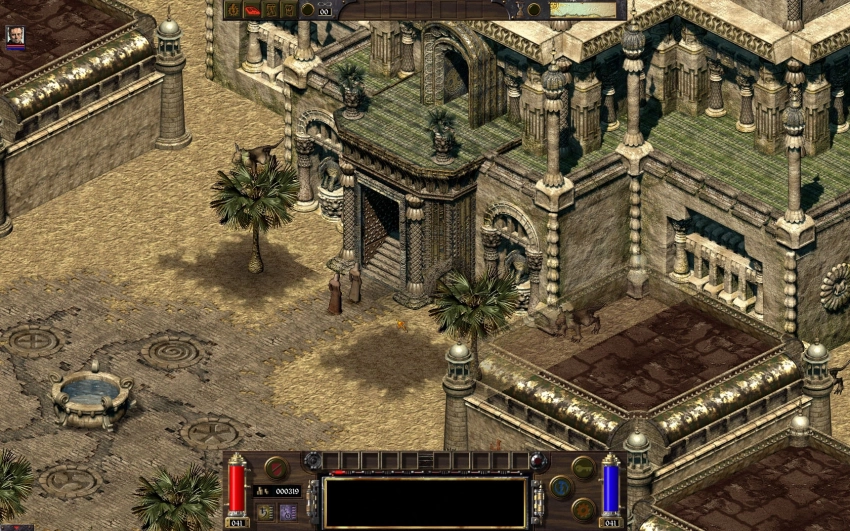
Task: Open the red logbook in the top bar
Action: 252,10
